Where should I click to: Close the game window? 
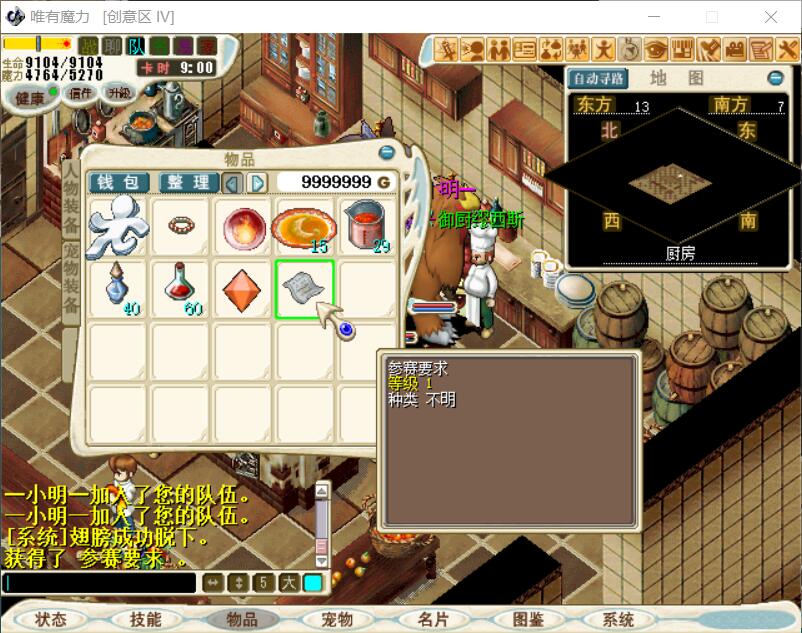[771, 17]
